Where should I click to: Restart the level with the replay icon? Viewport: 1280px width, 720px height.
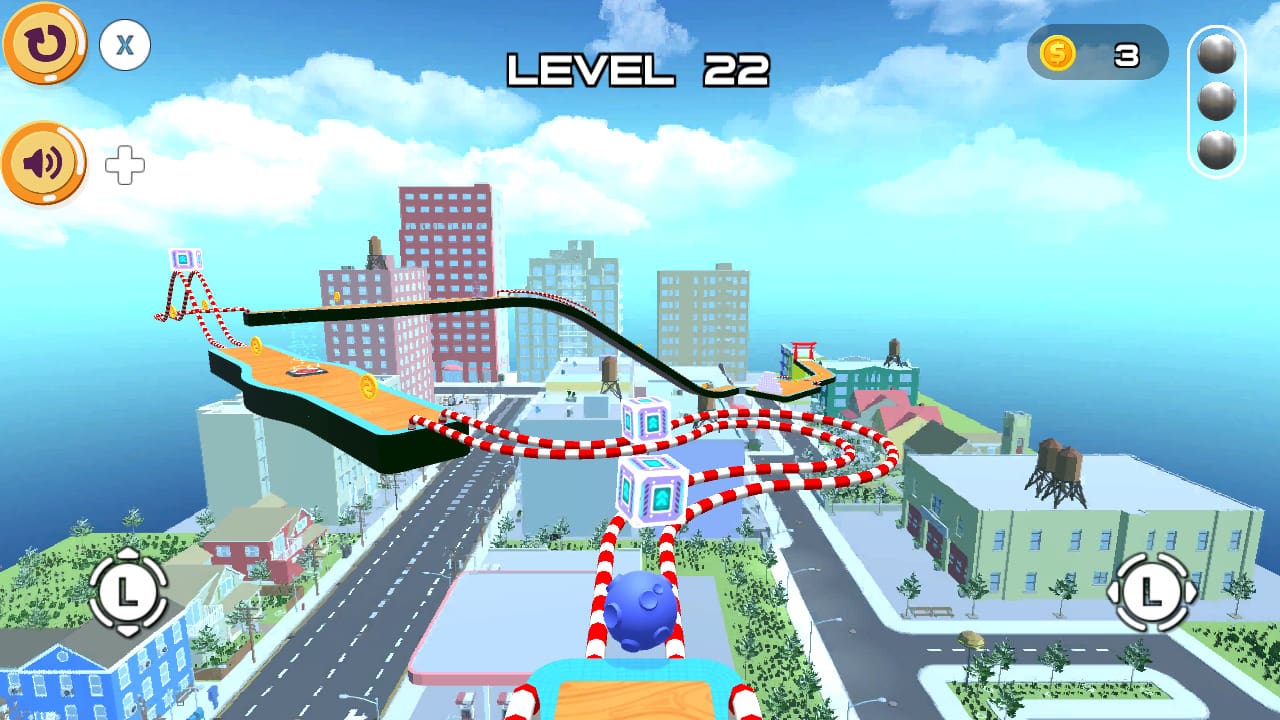coord(44,44)
